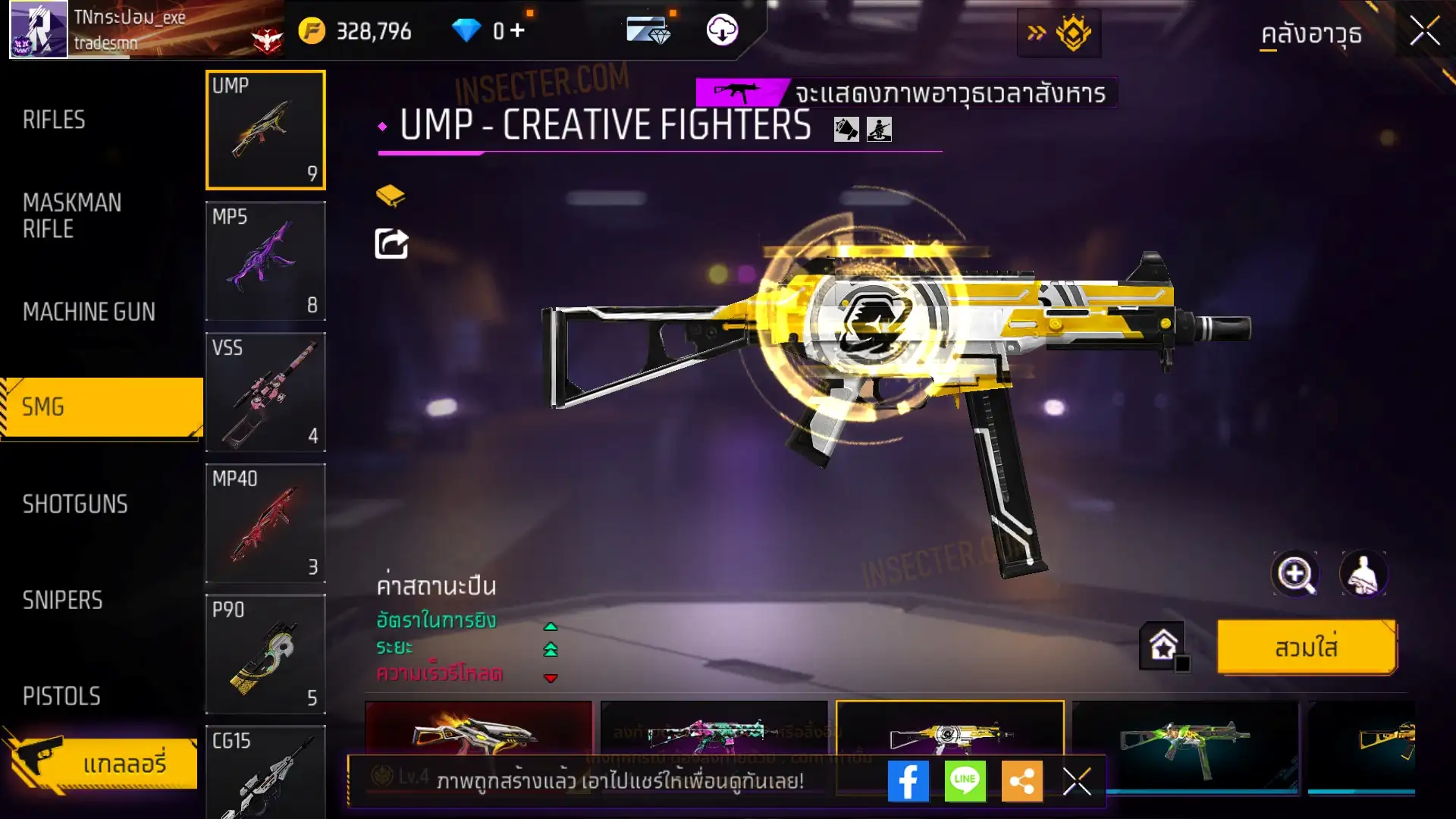Screen dimensions: 1456x819
Task: Share the image through LINE
Action: (x=965, y=781)
